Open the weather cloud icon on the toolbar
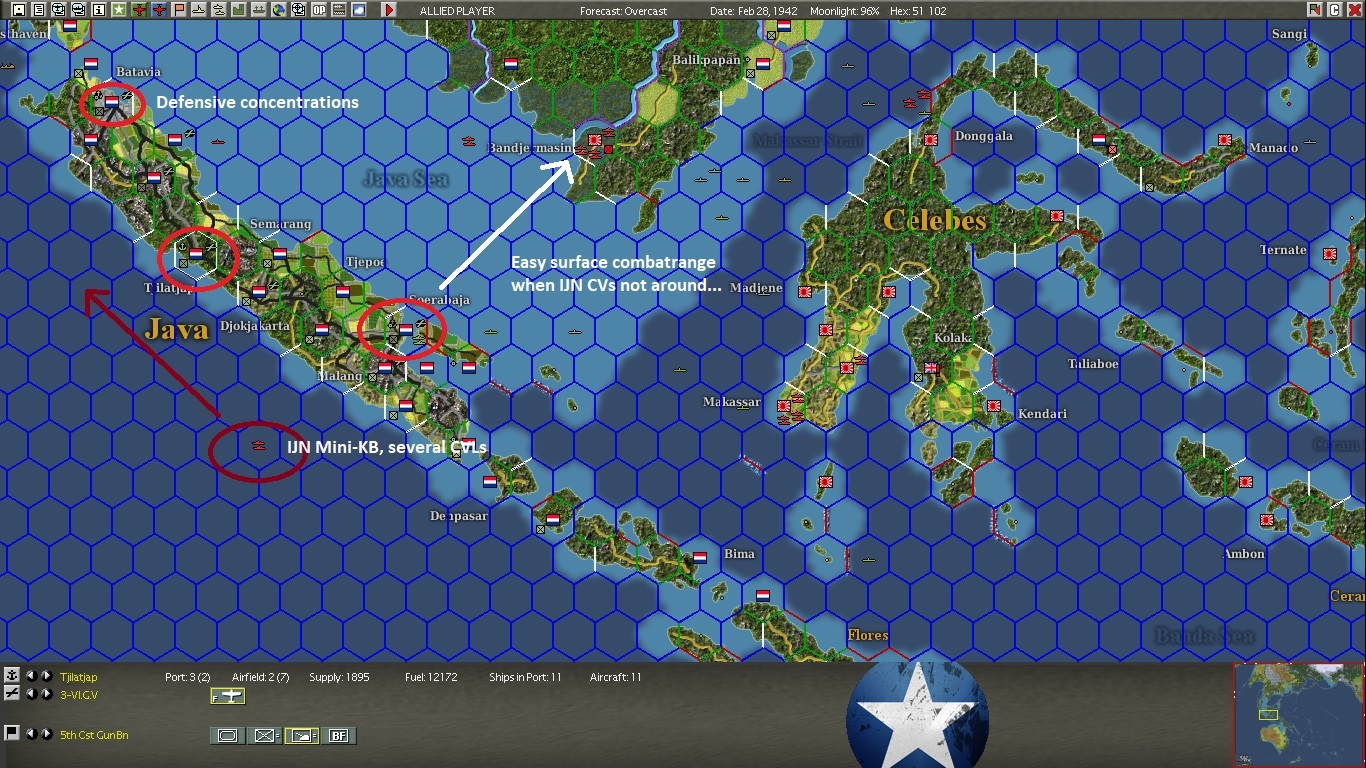This screenshot has width=1366, height=768. pos(357,10)
